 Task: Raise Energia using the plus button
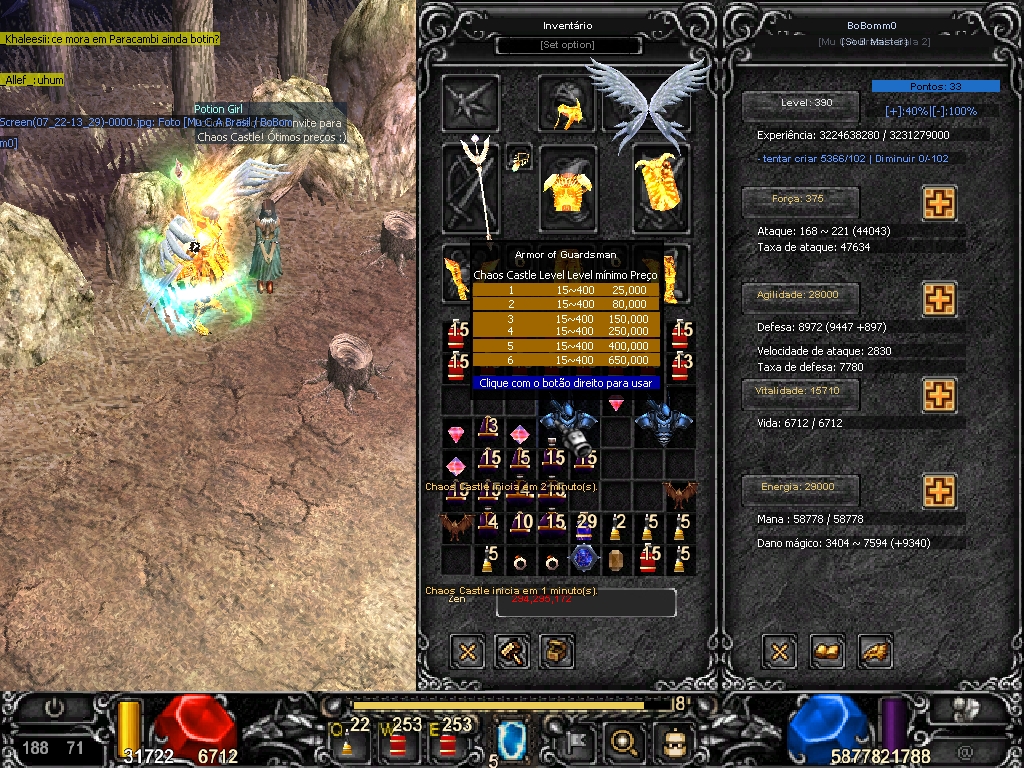938,490
